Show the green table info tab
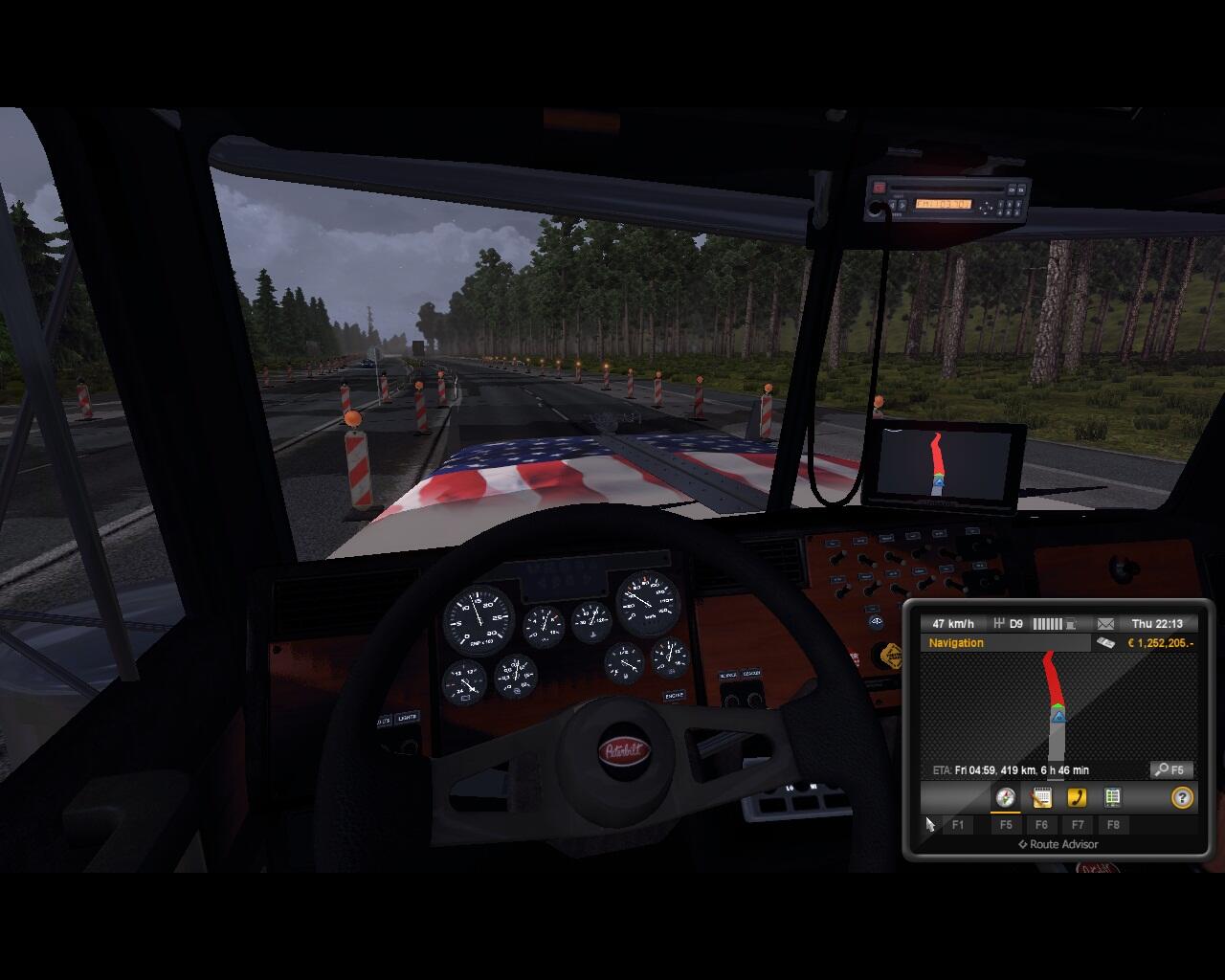 [1112, 797]
